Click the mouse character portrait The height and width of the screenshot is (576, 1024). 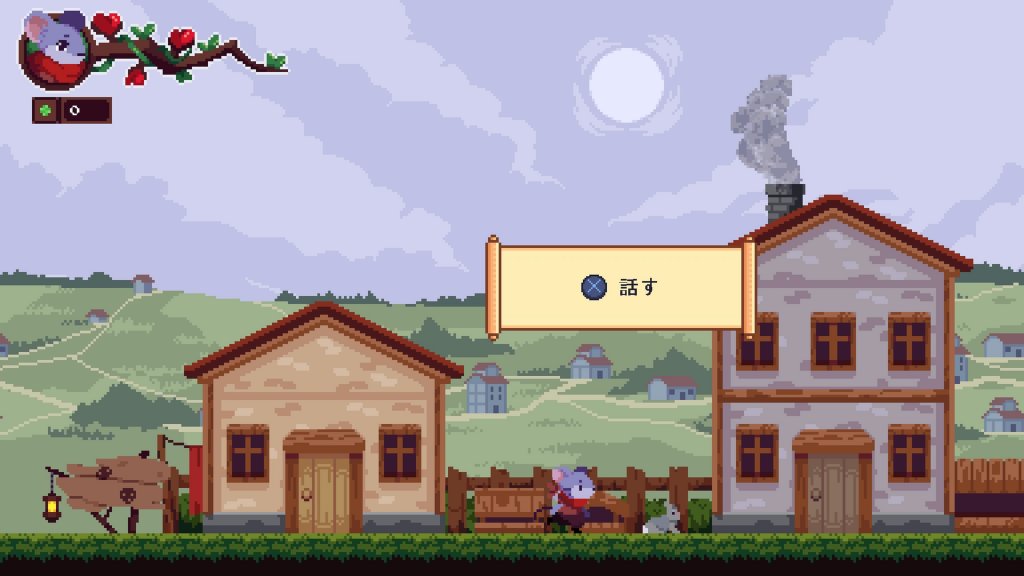57,49
